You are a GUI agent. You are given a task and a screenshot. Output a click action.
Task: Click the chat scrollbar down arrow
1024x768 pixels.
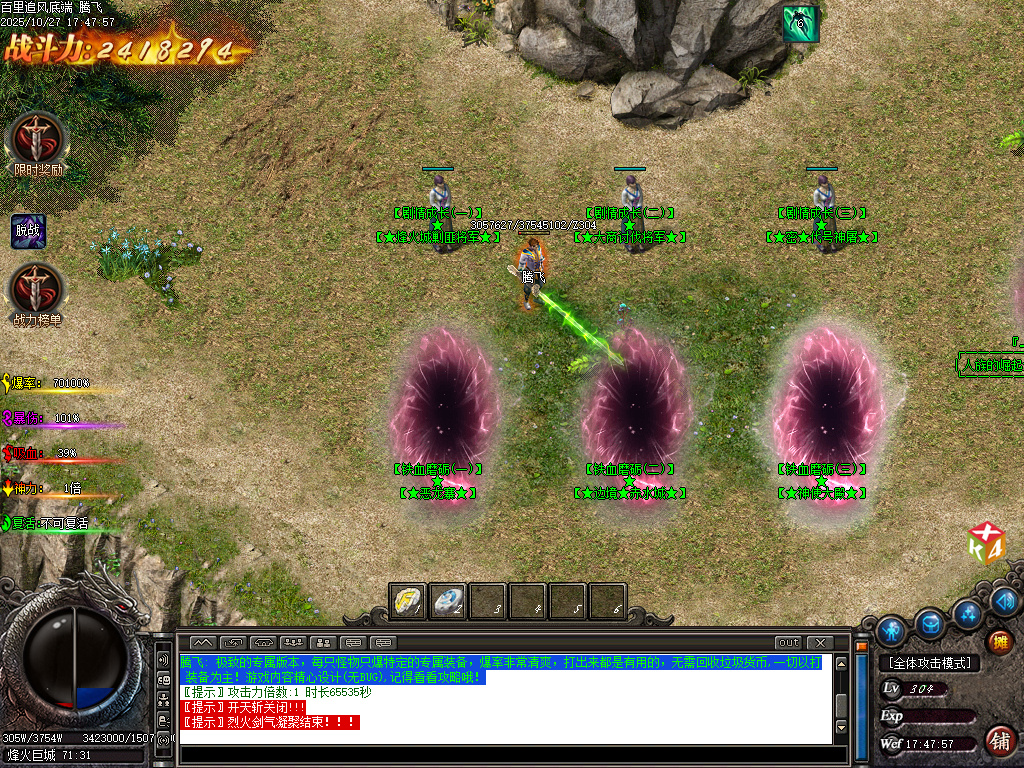(842, 726)
